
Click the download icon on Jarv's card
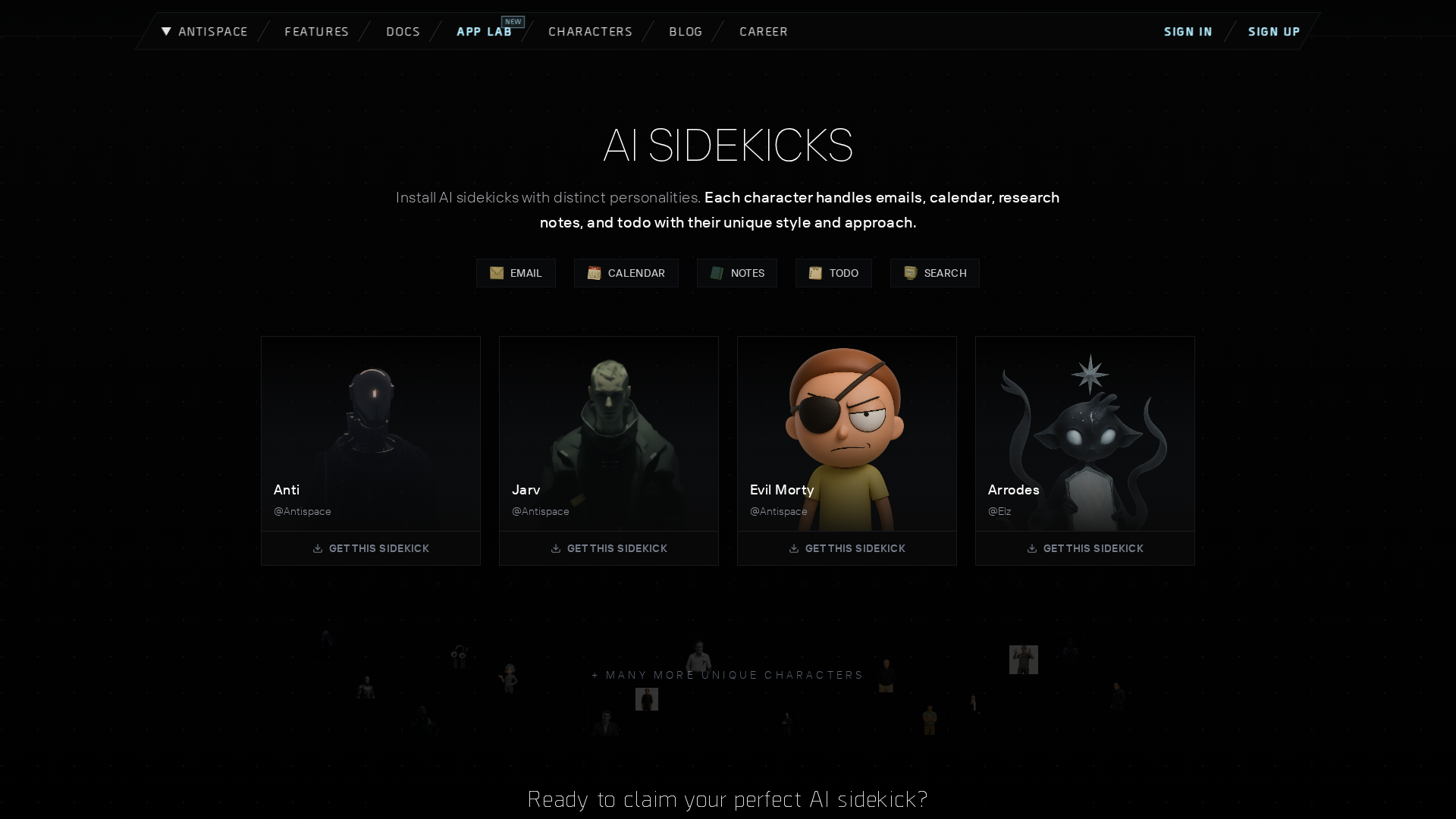556,548
